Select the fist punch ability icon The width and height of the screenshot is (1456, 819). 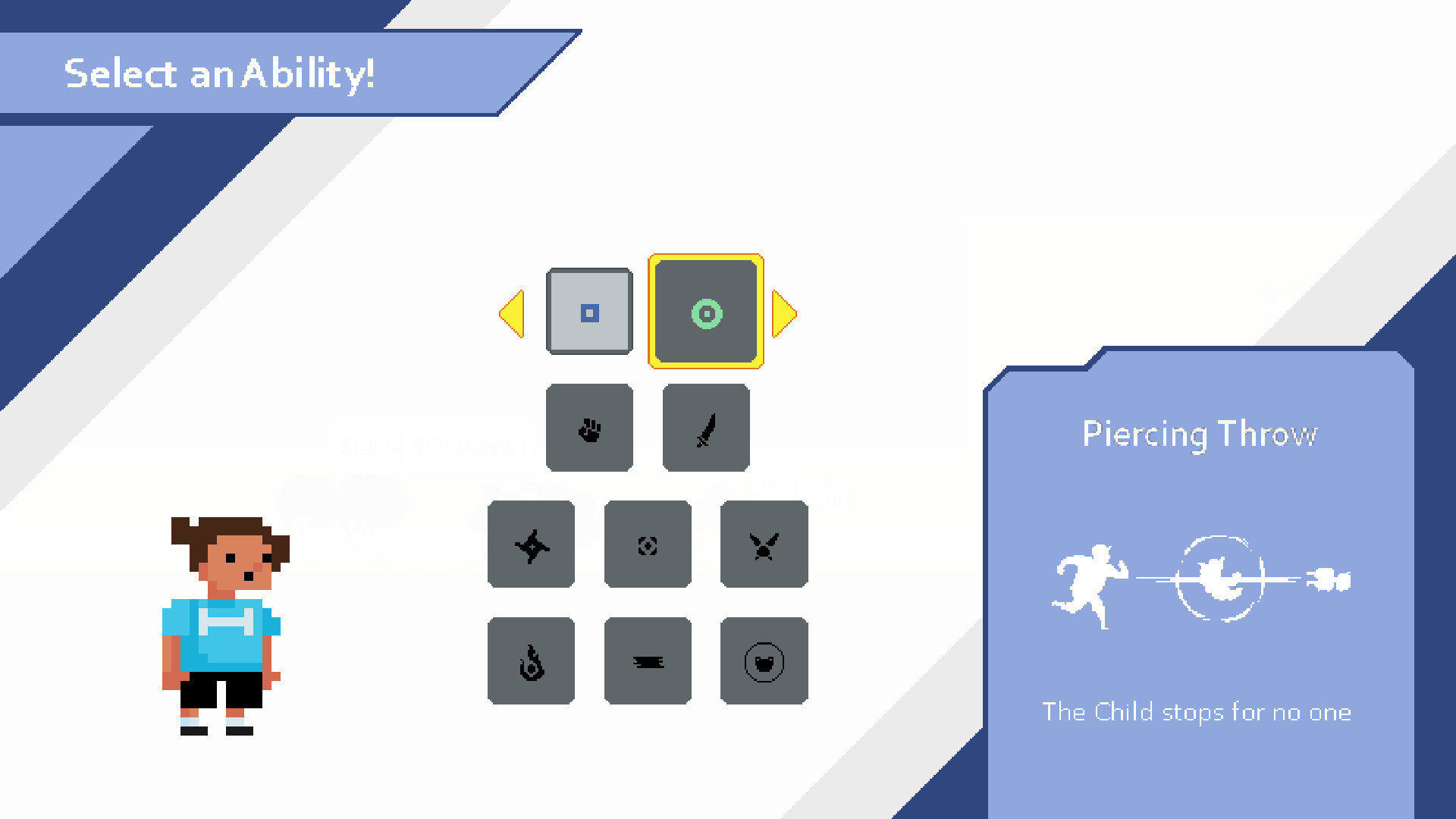tap(589, 428)
